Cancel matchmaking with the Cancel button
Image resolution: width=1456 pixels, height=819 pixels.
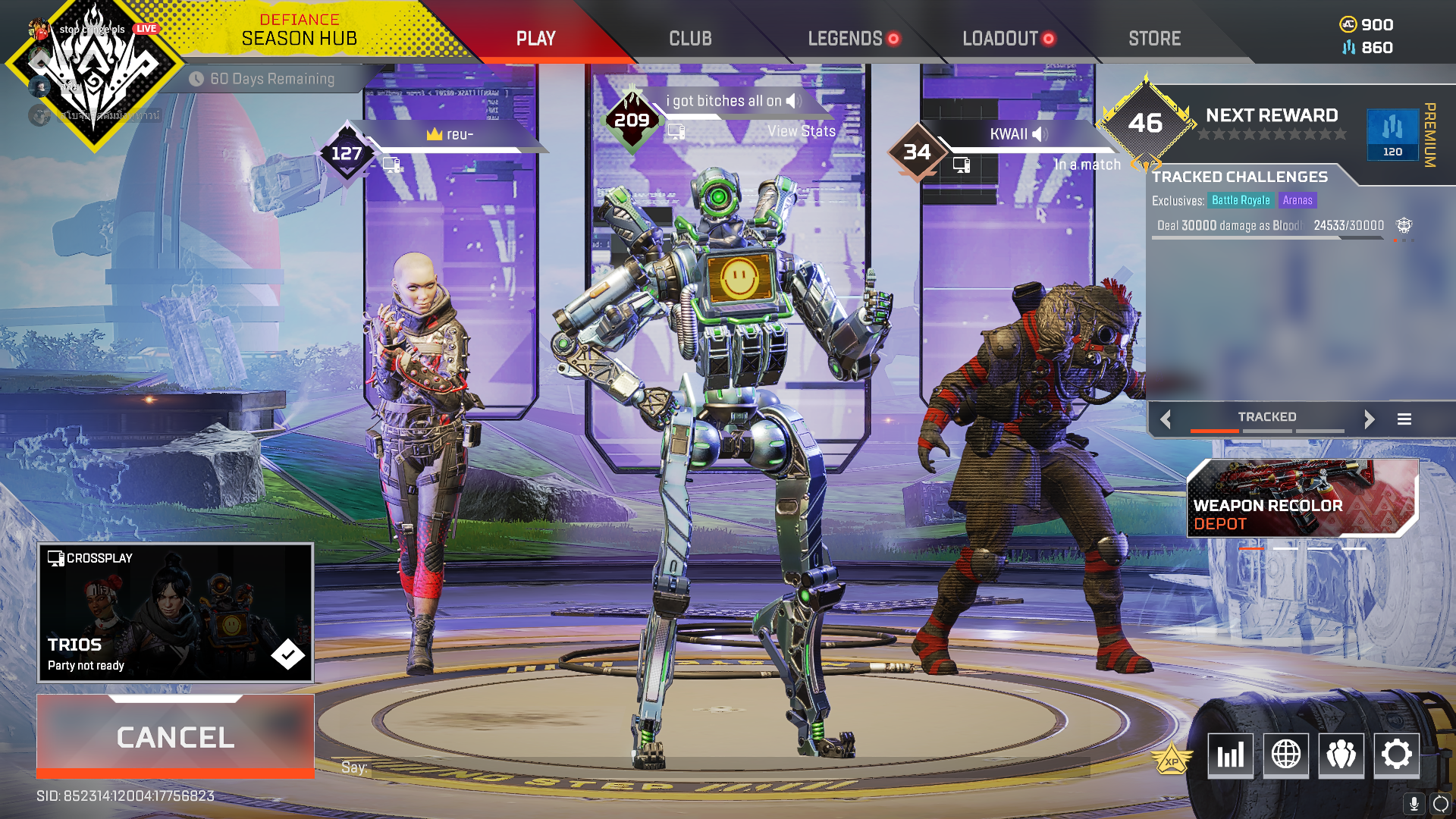(175, 737)
